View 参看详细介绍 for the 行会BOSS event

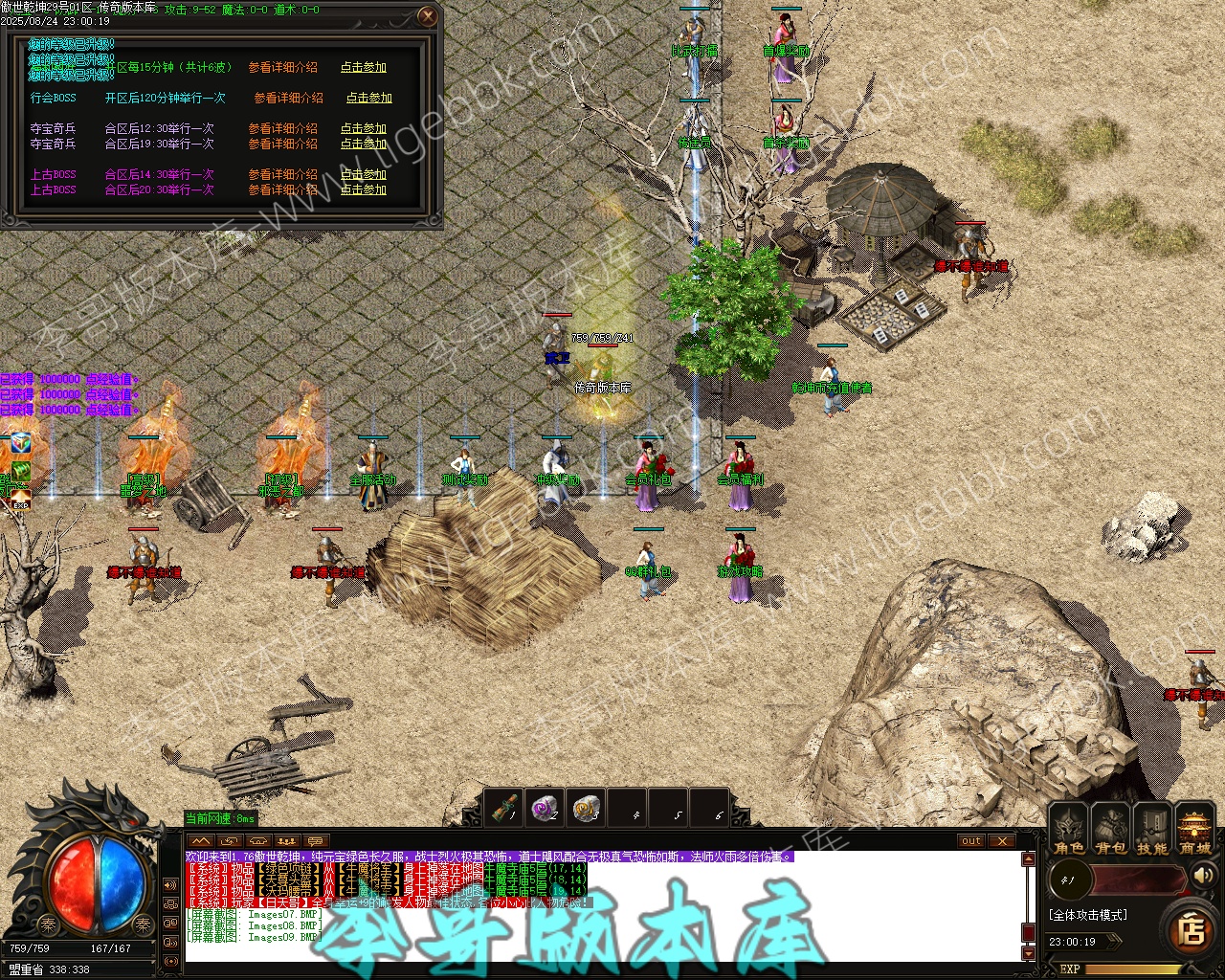(x=288, y=98)
